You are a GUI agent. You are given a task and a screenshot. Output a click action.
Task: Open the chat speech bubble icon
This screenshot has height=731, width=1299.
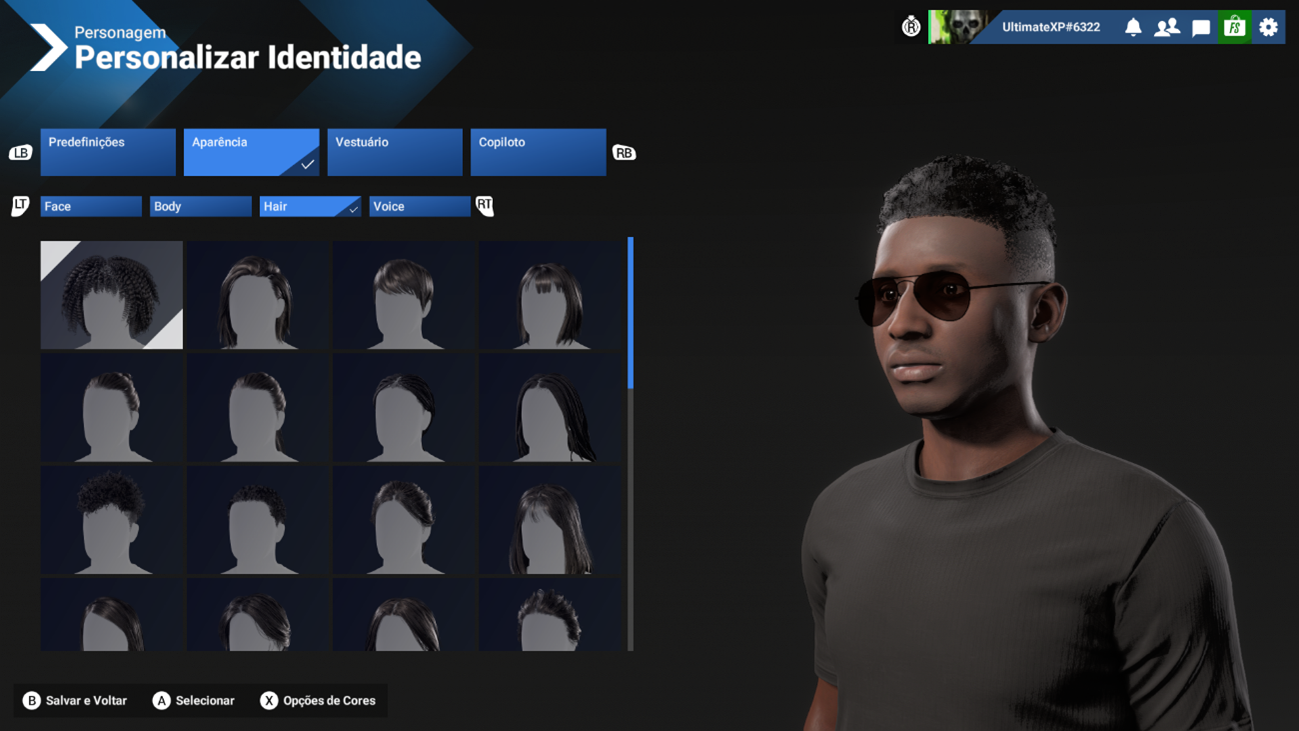pos(1201,27)
